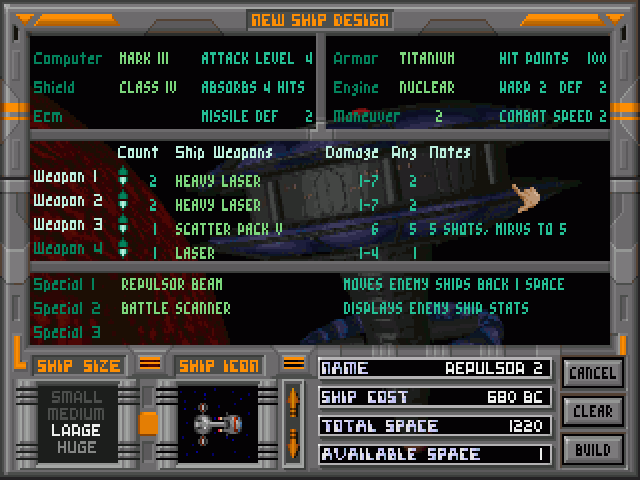Select Weapon 1 Heavy Laser row
The width and height of the screenshot is (640, 480).
point(218,181)
